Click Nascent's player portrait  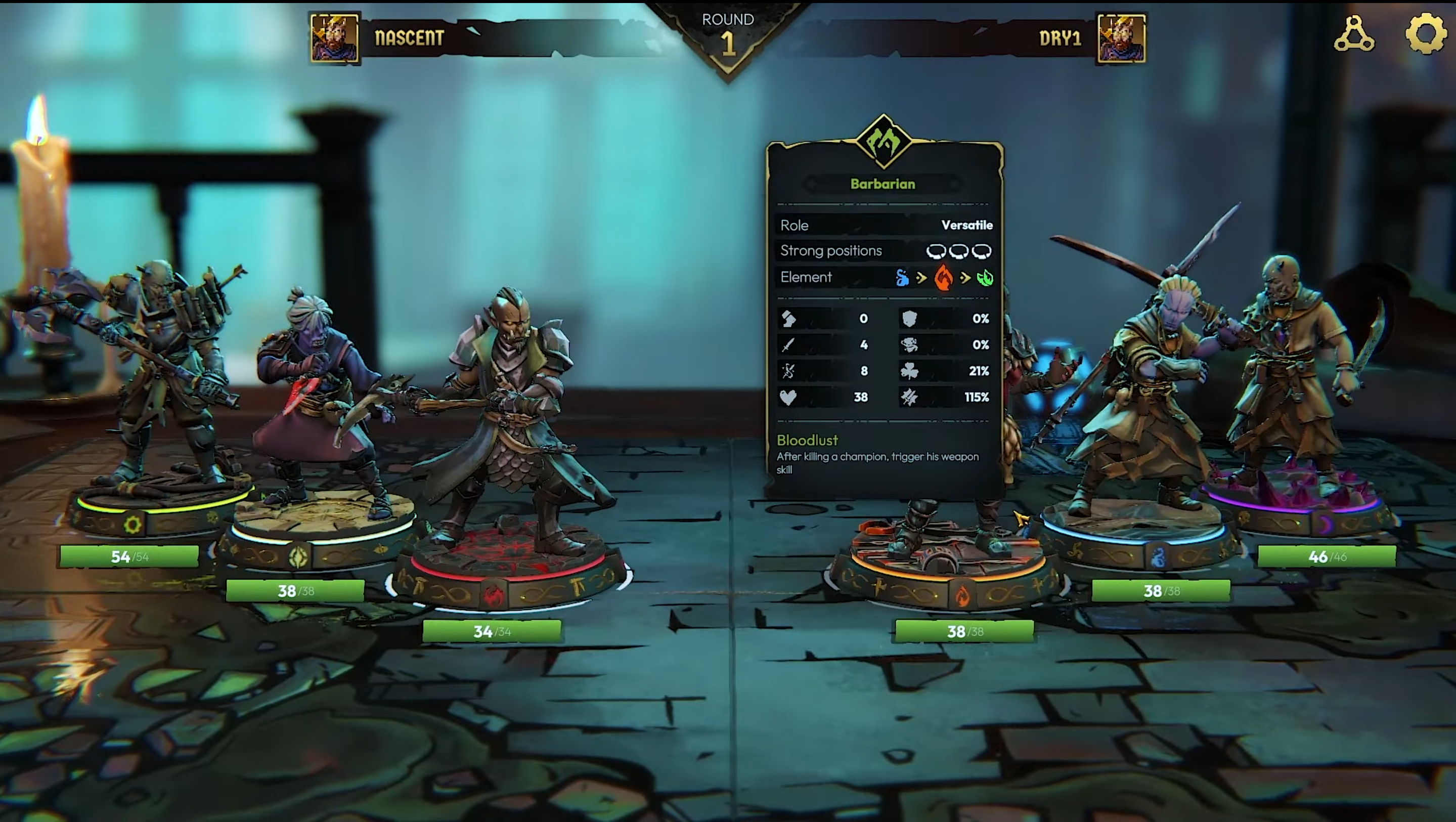[334, 38]
